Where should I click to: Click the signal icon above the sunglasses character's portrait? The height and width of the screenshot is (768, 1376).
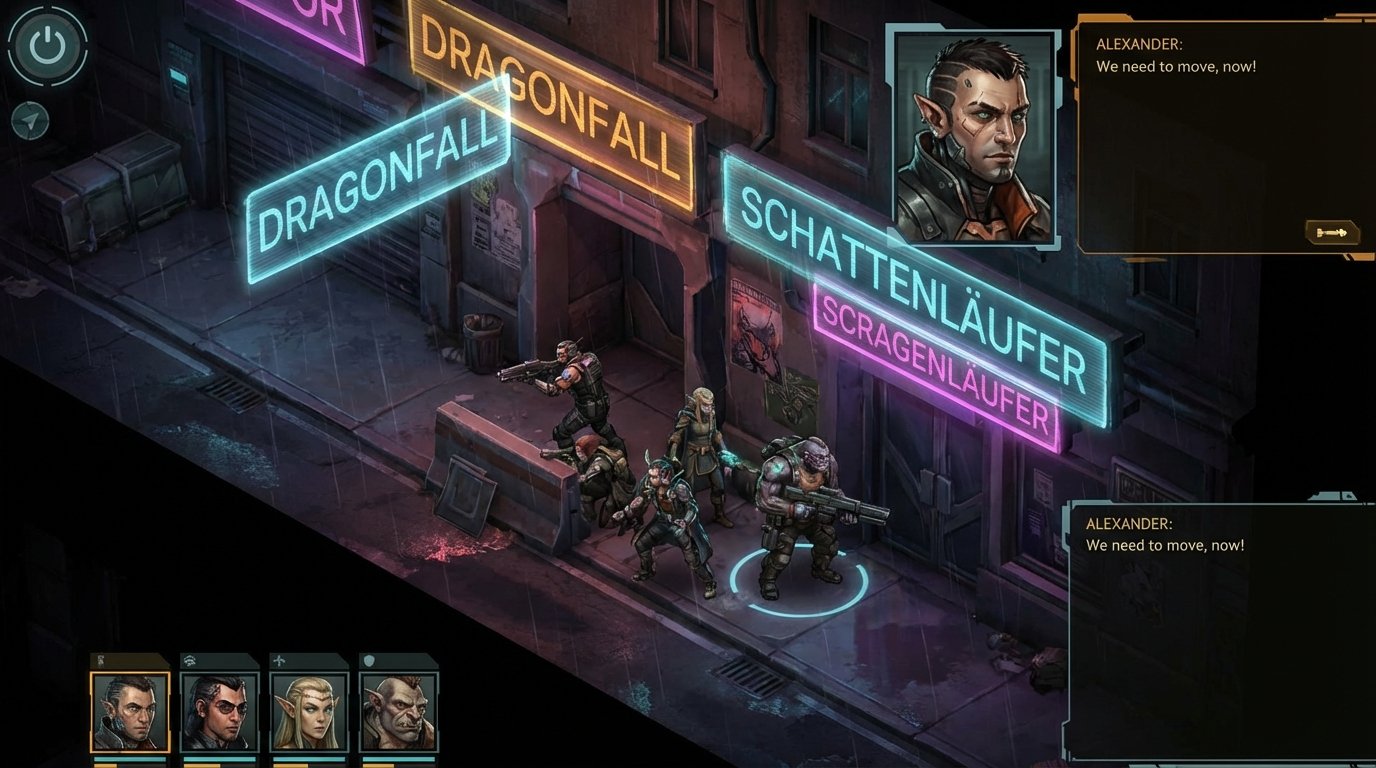(190, 659)
